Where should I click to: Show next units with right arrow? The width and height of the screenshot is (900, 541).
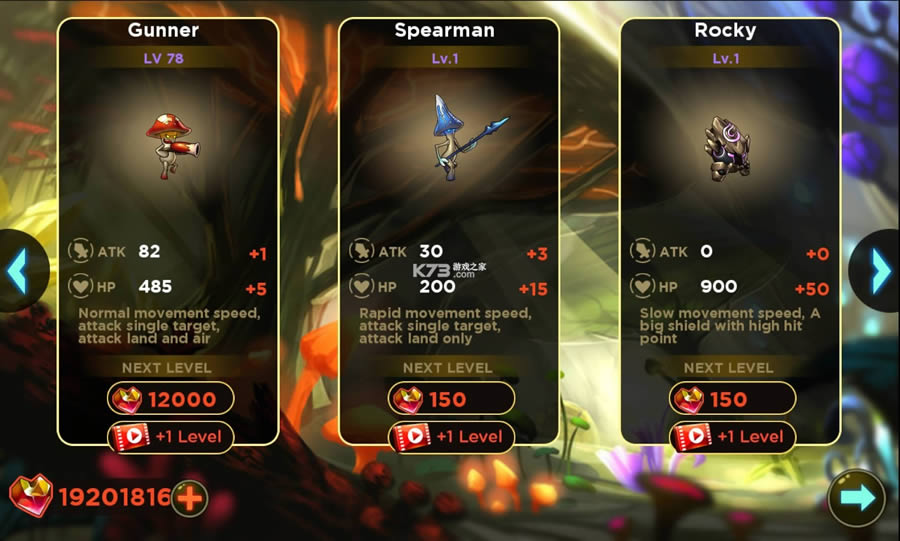tap(880, 270)
